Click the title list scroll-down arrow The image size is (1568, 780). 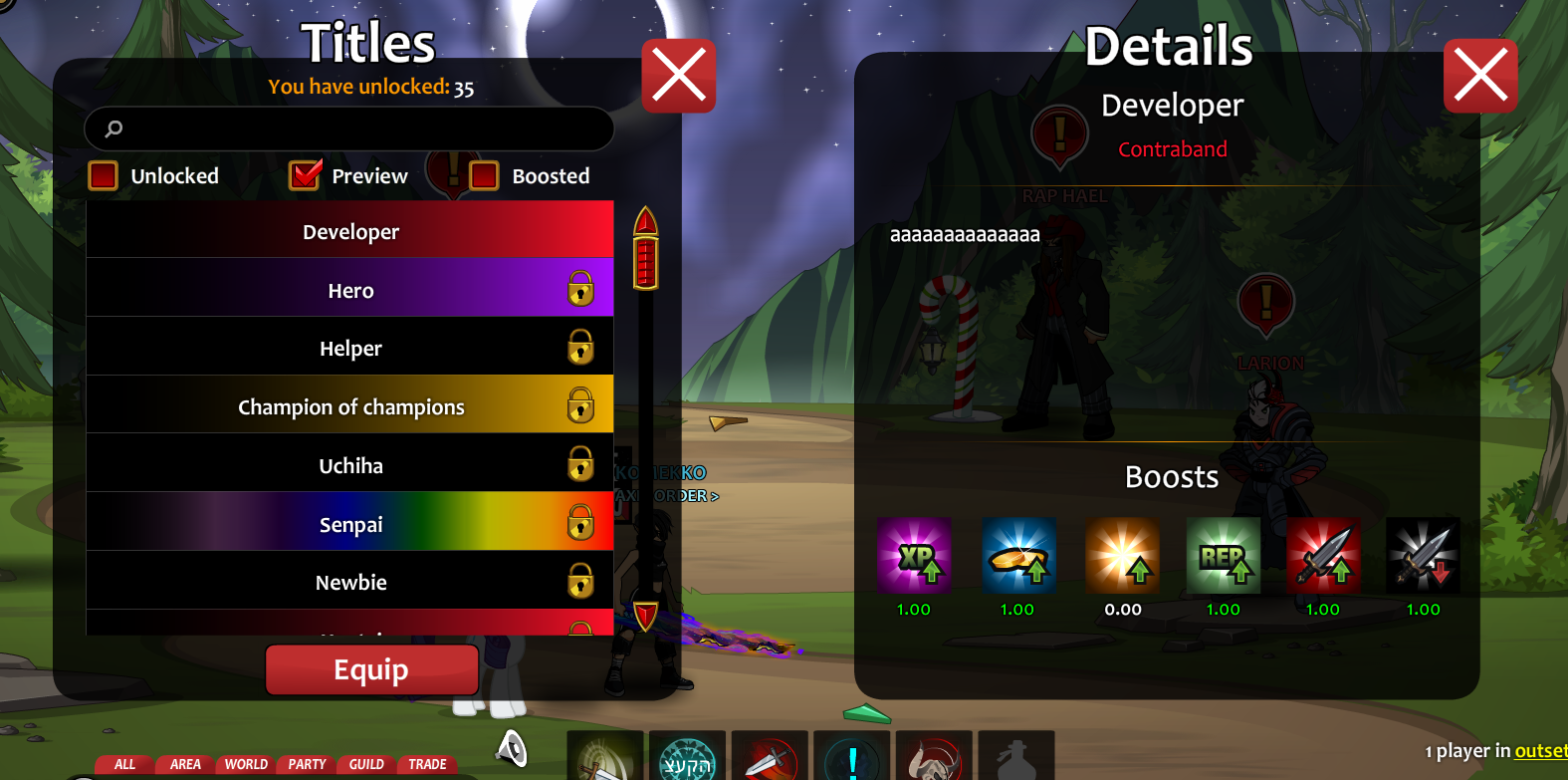coord(645,614)
